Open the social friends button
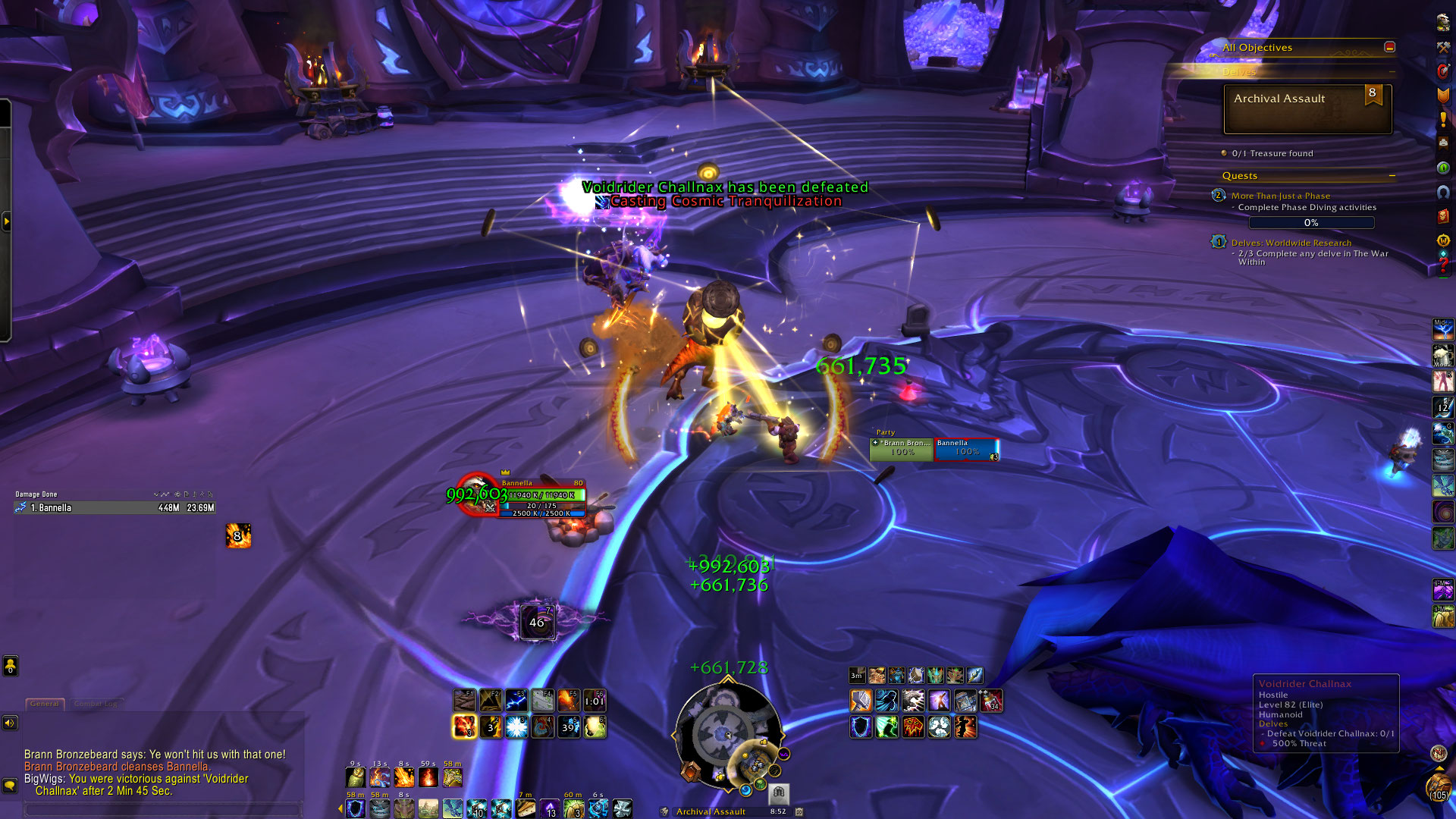Screen dimensions: 1456x819 click(x=10, y=666)
